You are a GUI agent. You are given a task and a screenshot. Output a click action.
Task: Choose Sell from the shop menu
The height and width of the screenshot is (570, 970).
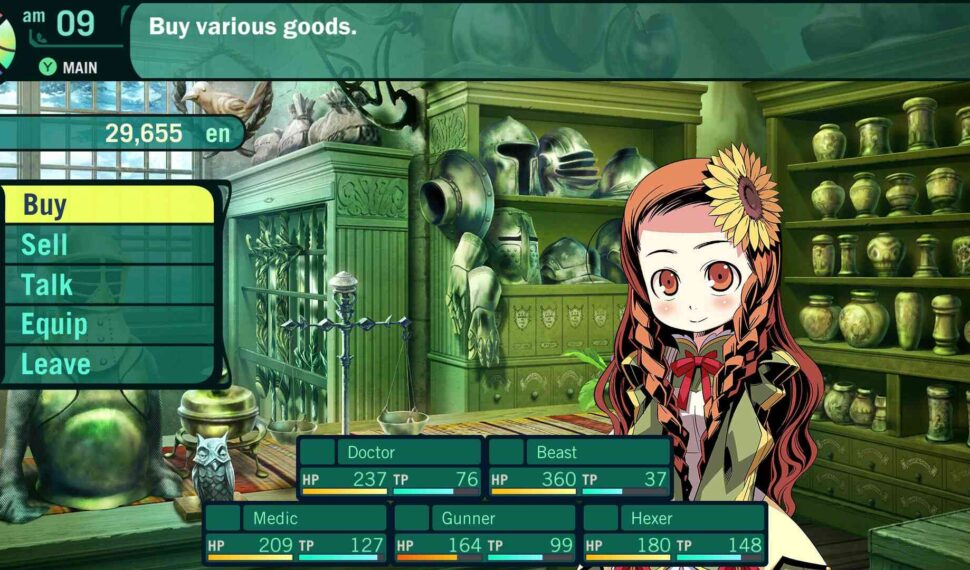click(108, 245)
